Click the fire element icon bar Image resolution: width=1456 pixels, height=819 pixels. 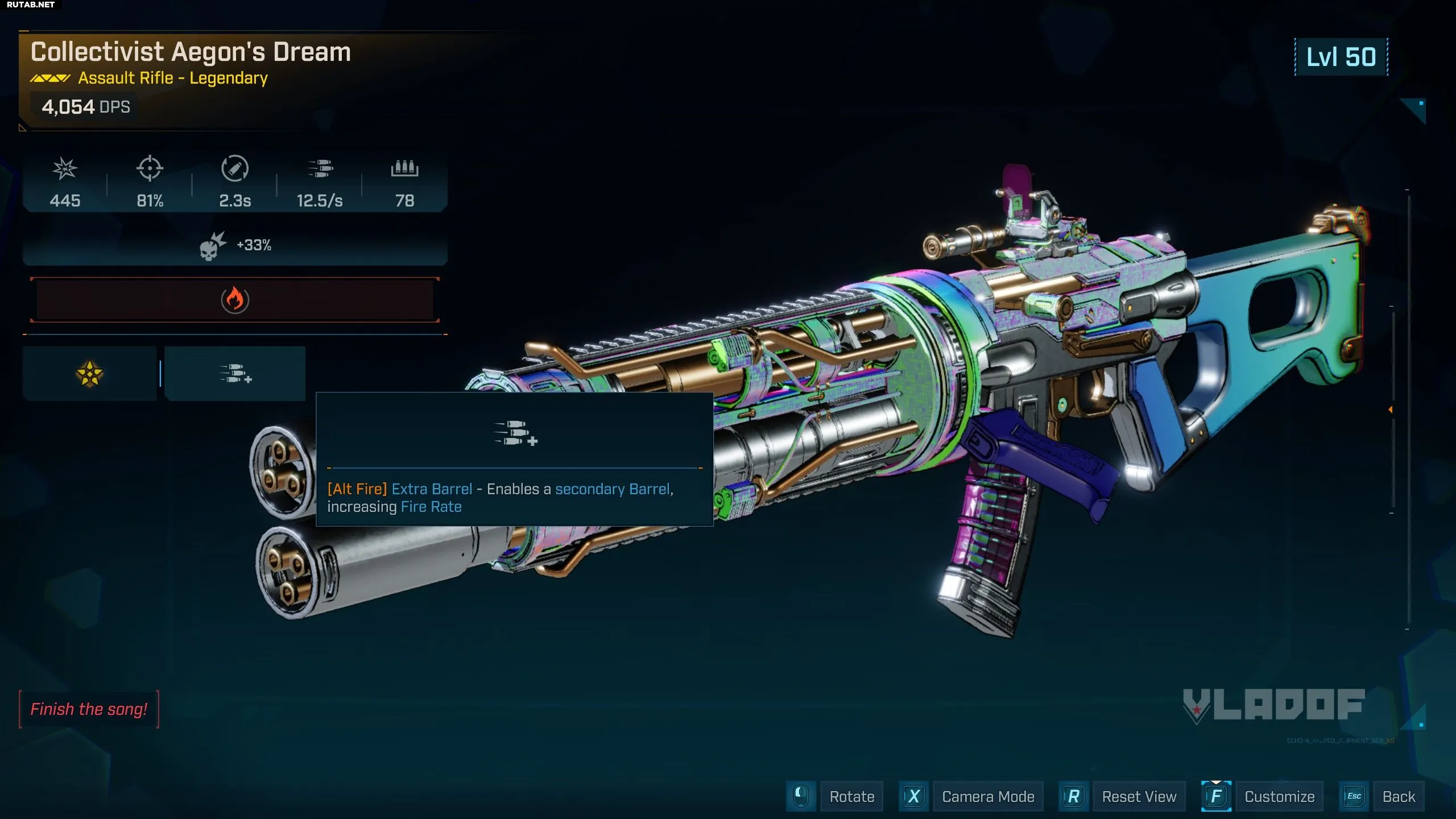[235, 300]
